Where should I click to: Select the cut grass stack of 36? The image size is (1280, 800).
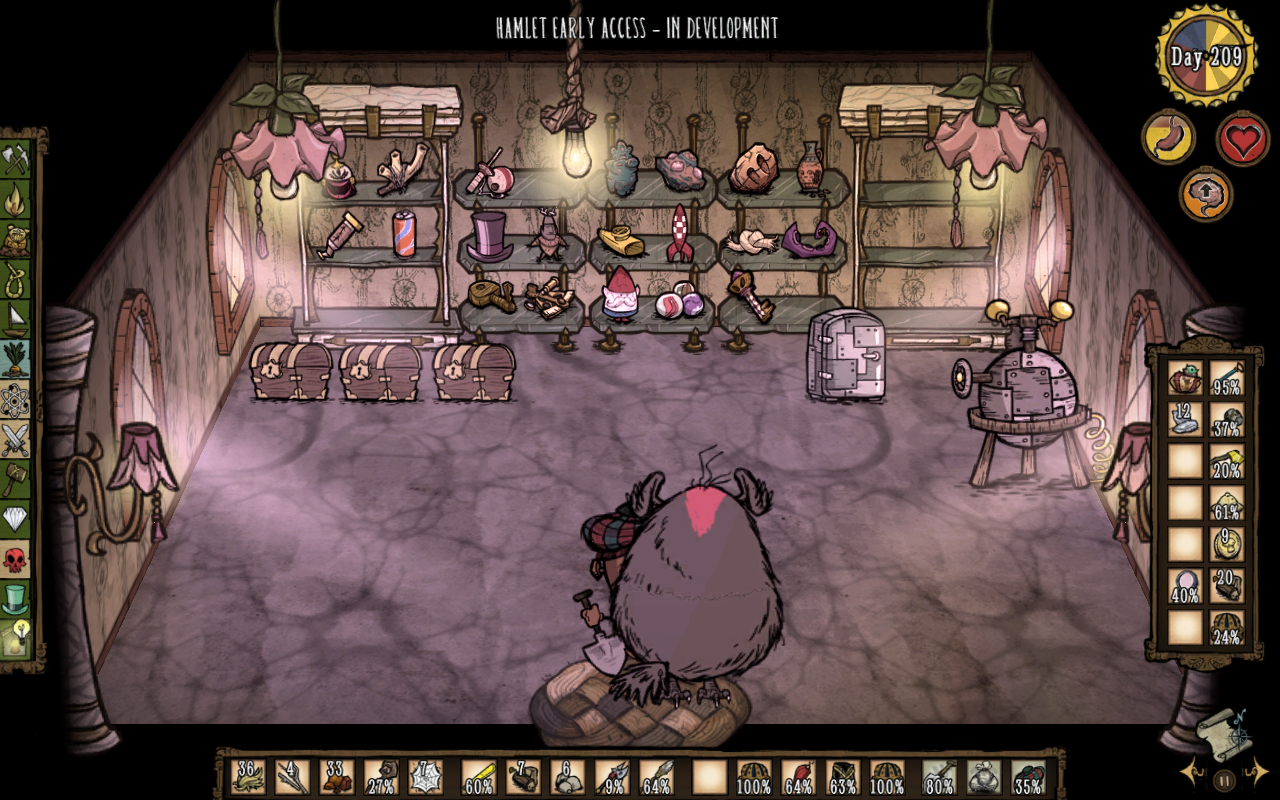point(248,776)
